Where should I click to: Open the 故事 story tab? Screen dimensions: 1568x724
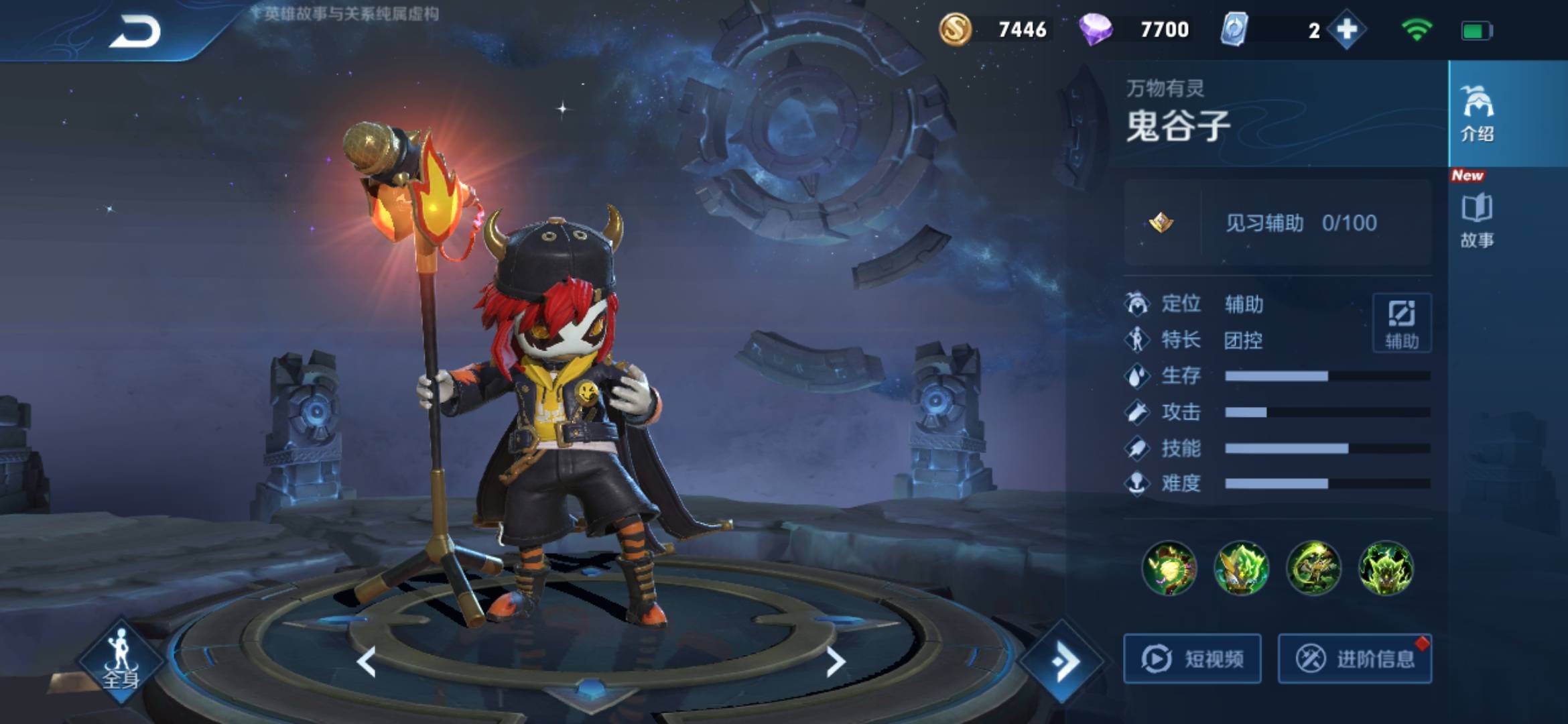[1477, 221]
